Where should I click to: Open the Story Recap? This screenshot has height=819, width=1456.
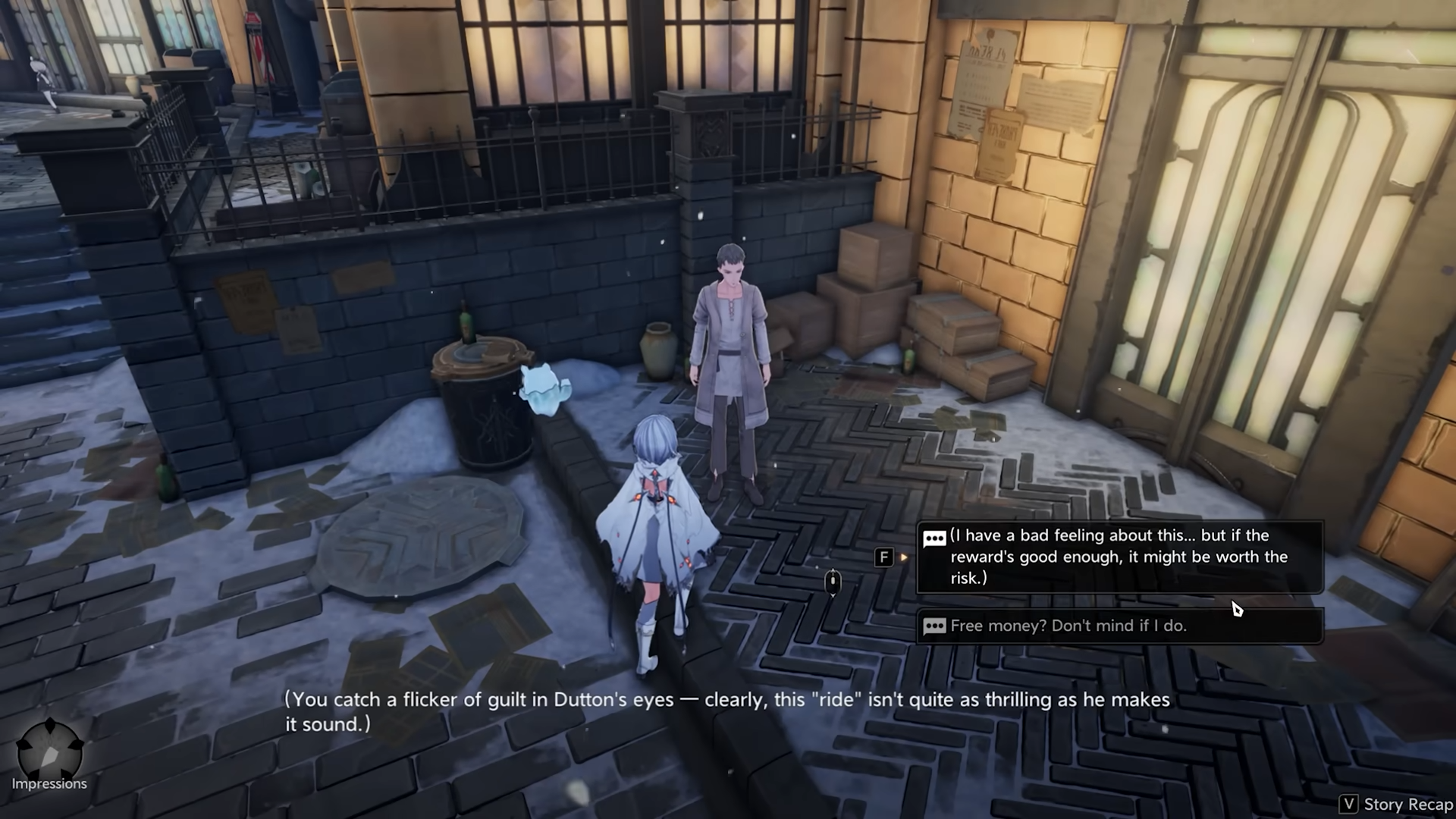coord(1395,804)
